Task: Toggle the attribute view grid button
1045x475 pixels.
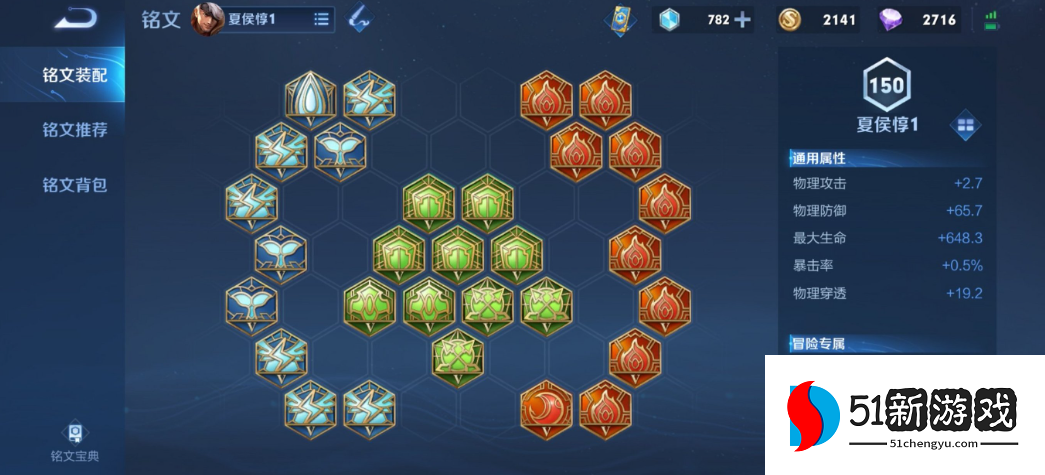Action: click(966, 125)
